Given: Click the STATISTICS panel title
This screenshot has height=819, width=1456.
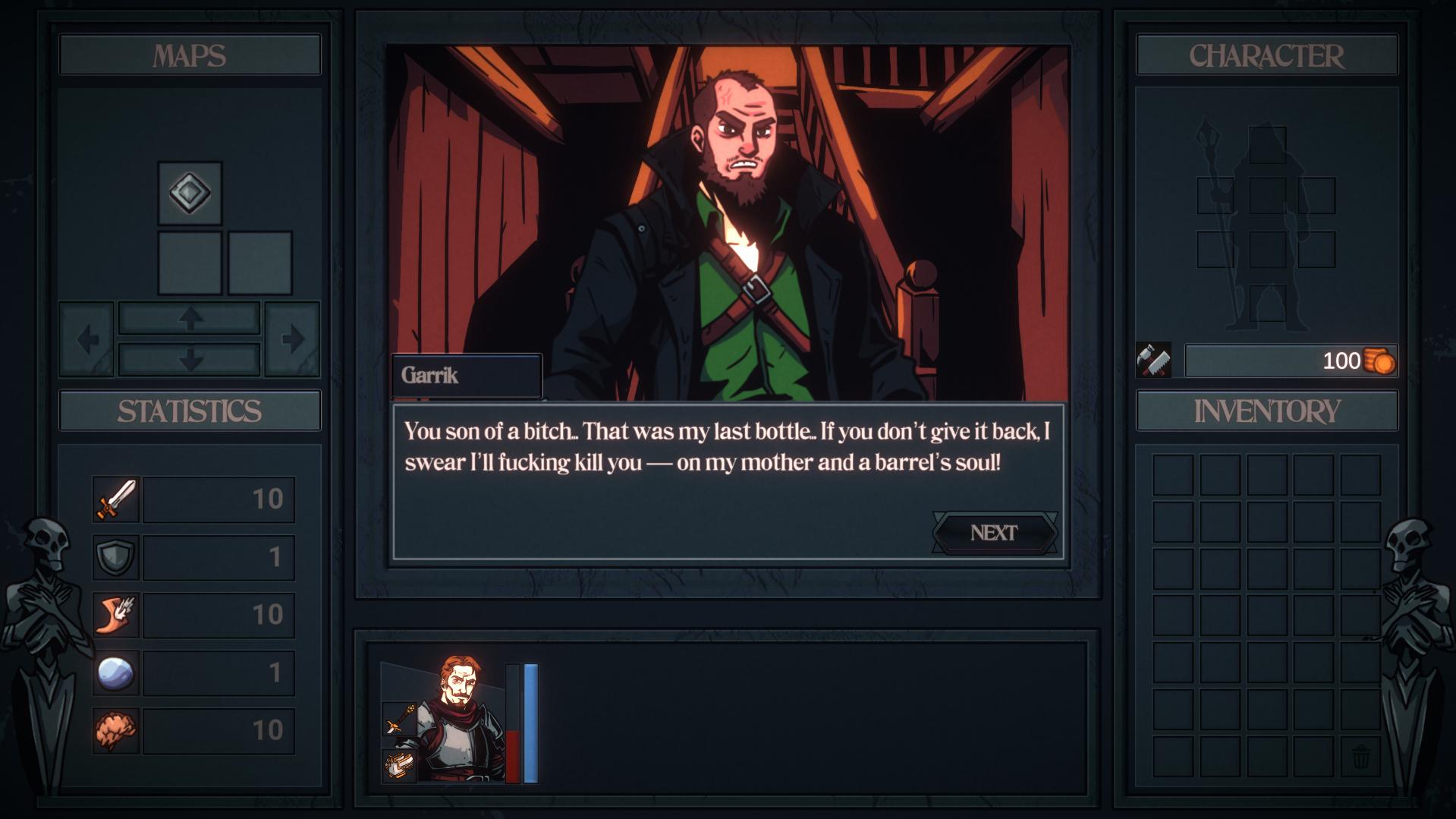Looking at the screenshot, I should click(189, 410).
